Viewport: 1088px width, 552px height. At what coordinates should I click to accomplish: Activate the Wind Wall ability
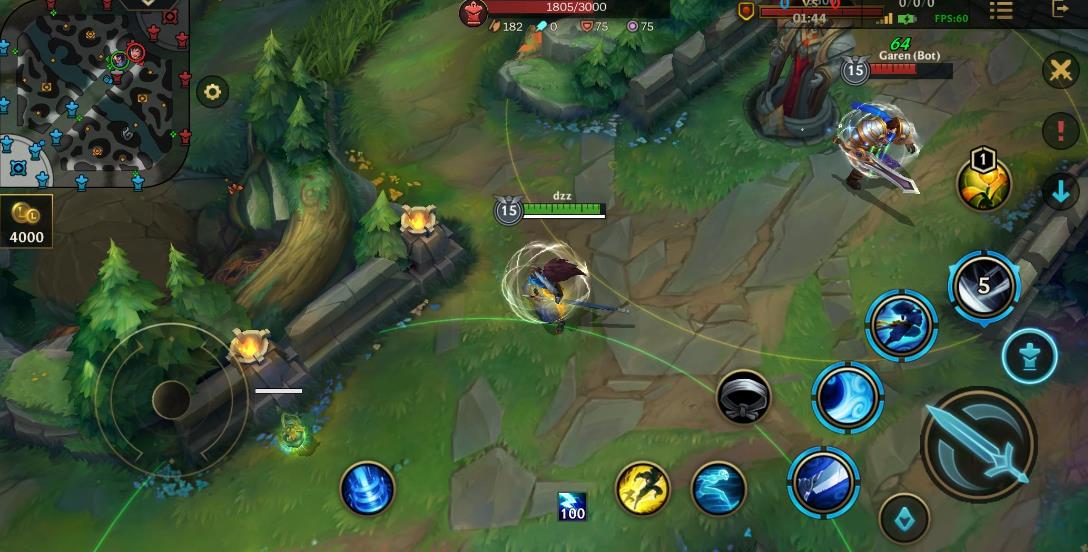[847, 397]
